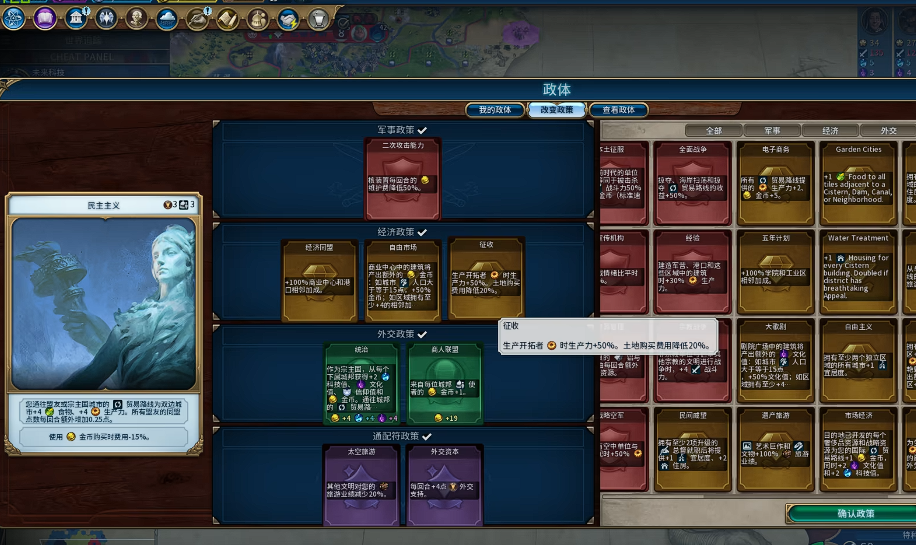Open the civics tree purple book icon

45,17
